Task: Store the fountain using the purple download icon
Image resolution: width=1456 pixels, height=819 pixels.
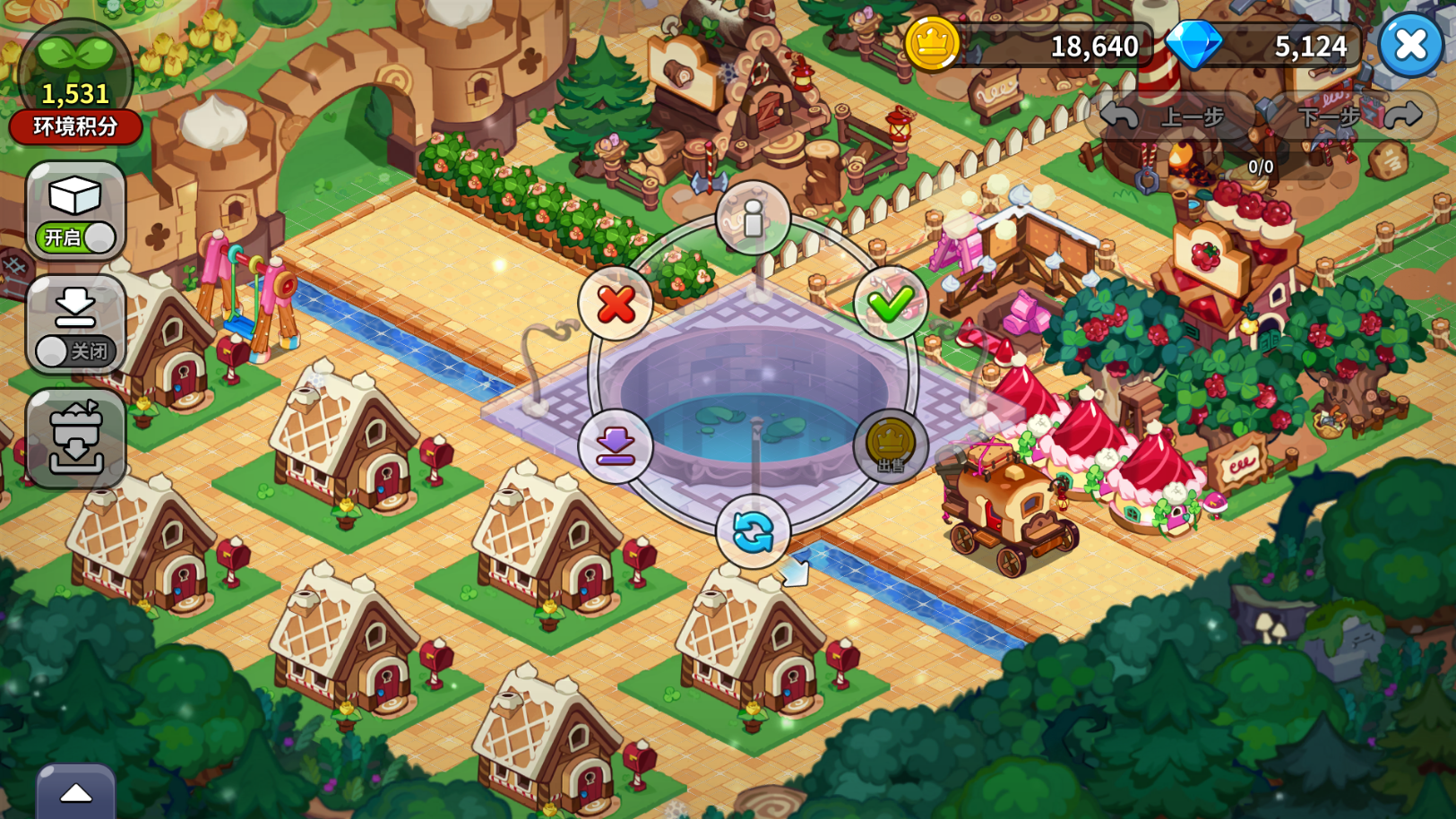Action: coord(616,445)
